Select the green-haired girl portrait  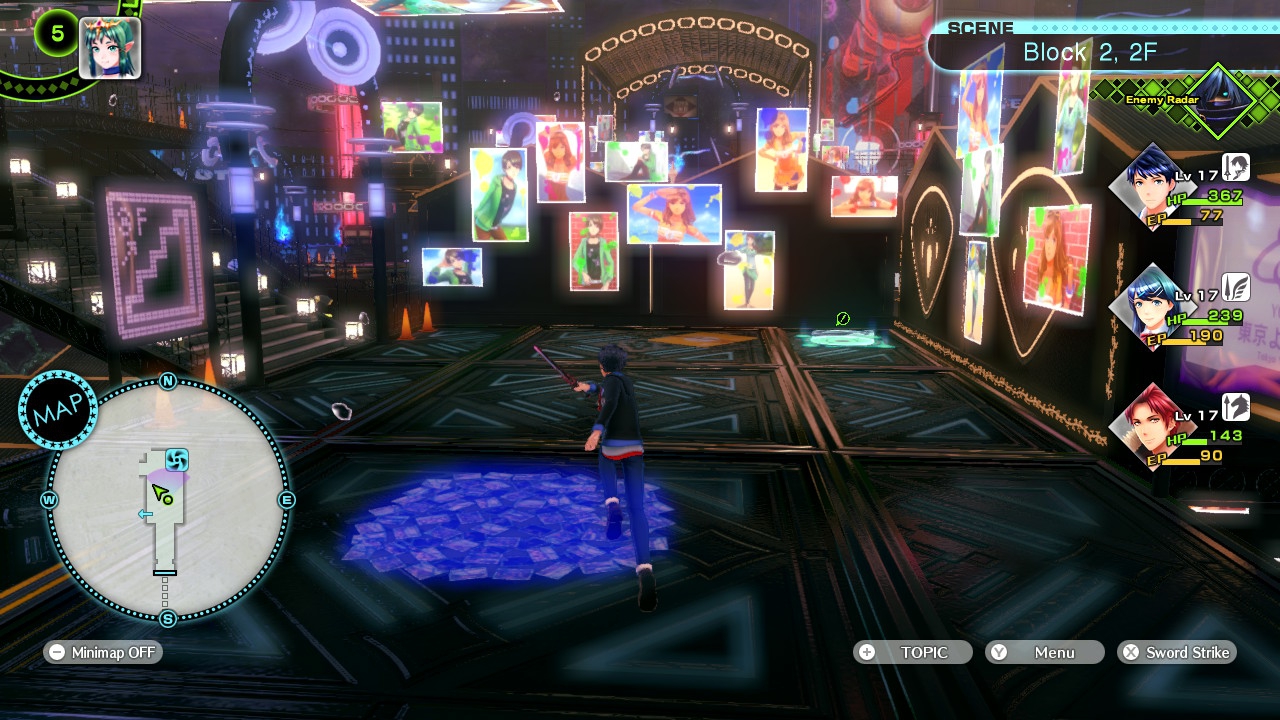pyautogui.click(x=109, y=47)
